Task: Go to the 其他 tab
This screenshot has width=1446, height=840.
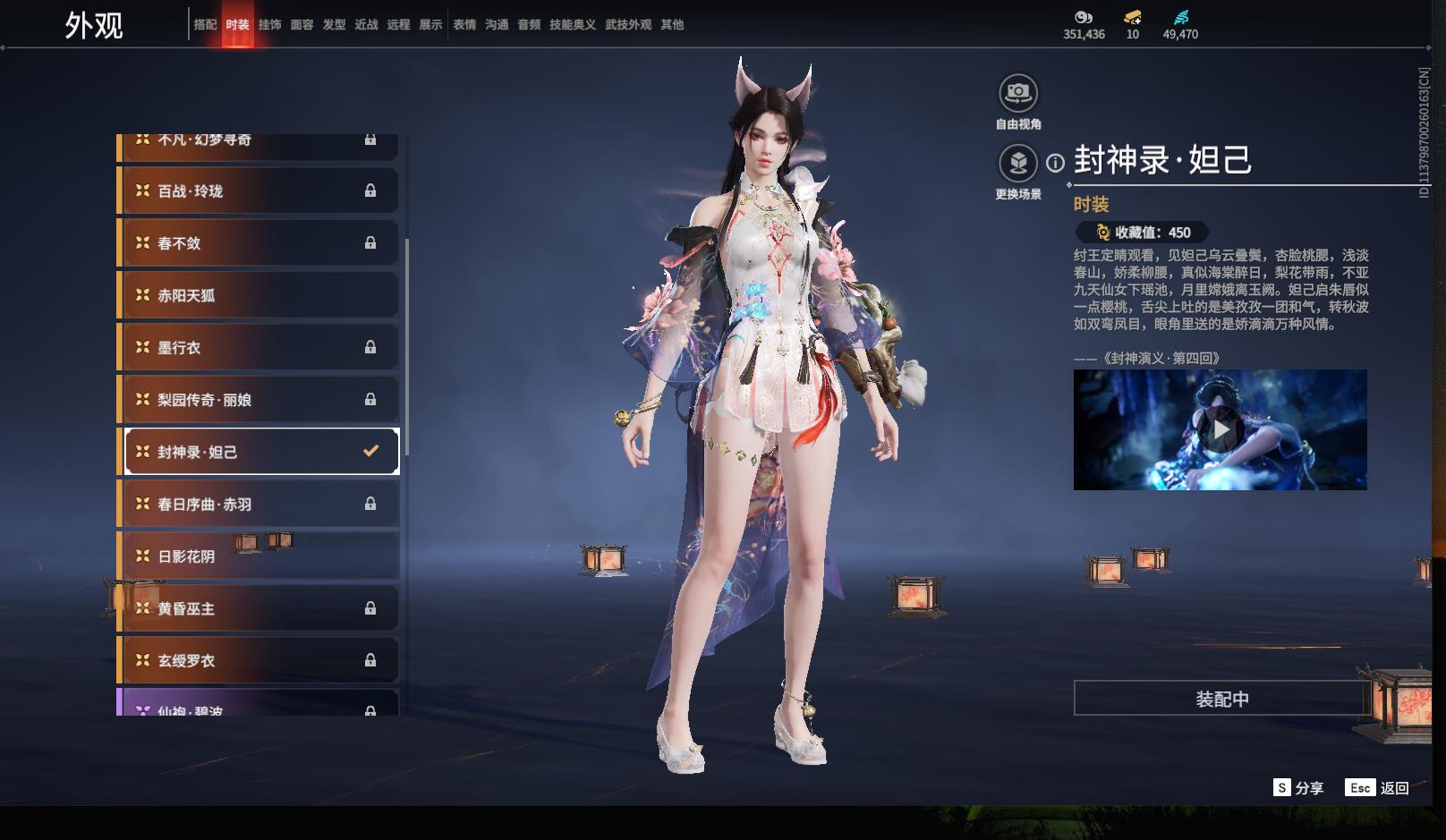Action: coord(672,25)
